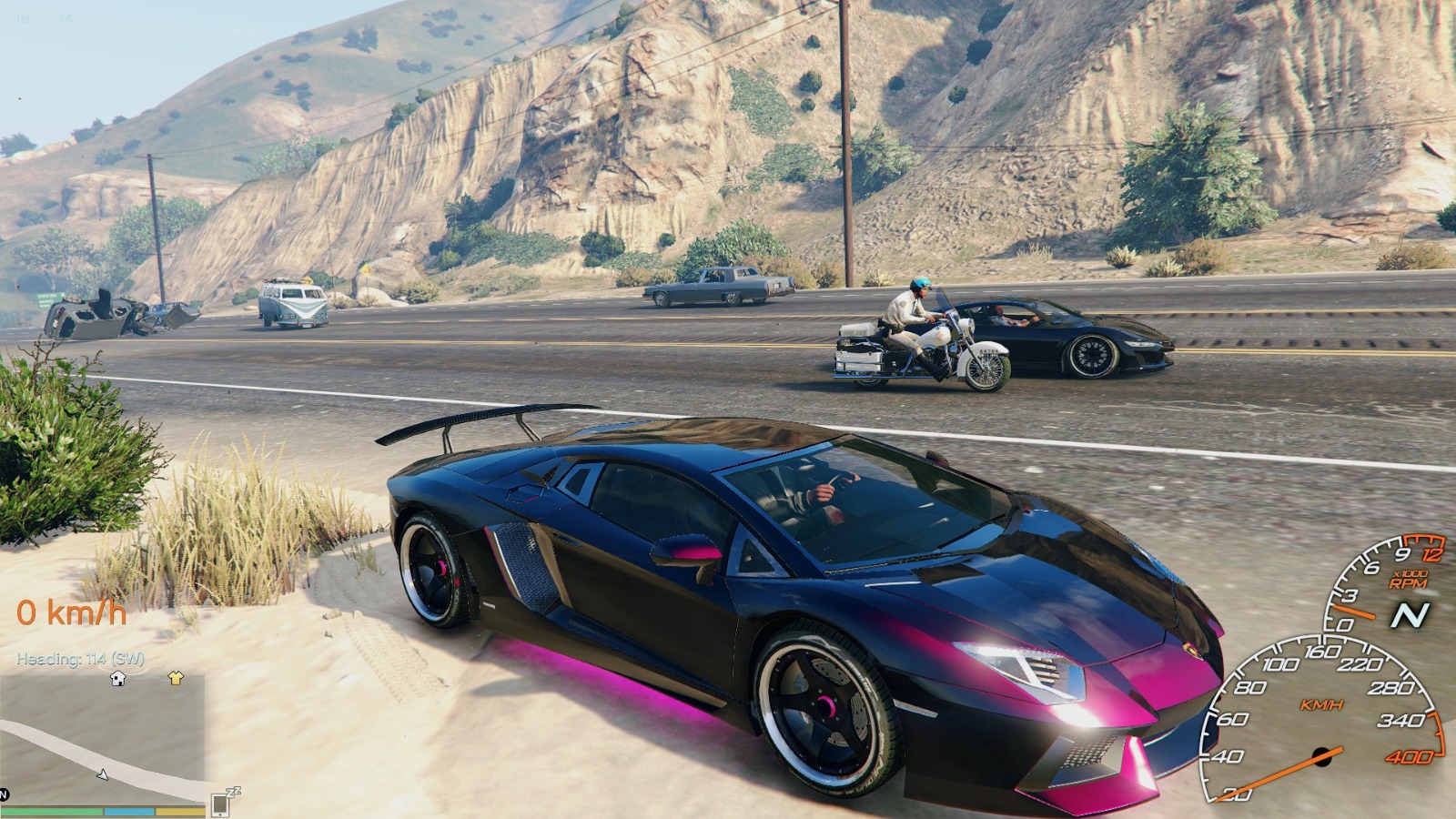Viewport: 1456px width, 819px height.
Task: Click the yellow armor bar segment
Action: click(180, 811)
